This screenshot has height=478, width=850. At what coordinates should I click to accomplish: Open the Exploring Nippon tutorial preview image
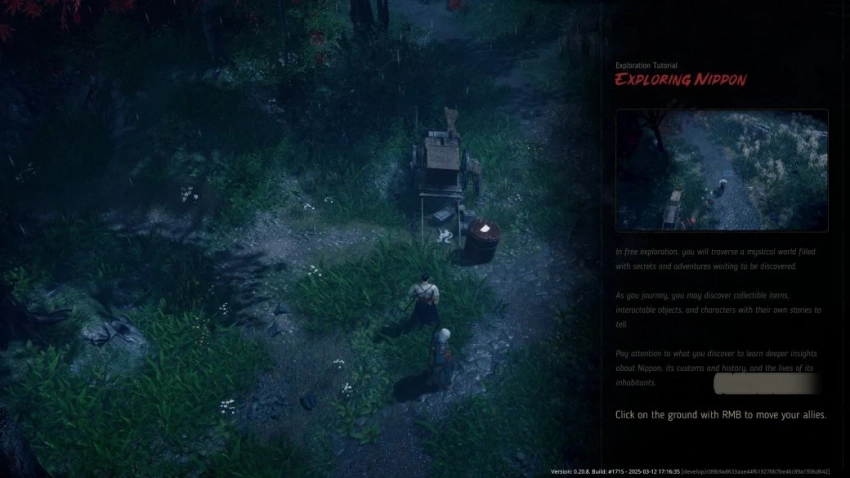pos(721,171)
